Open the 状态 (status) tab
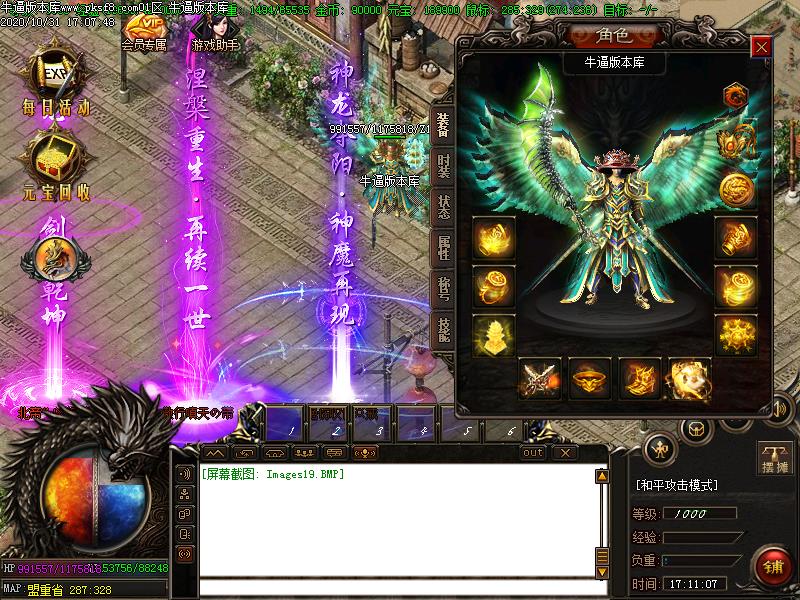Image resolution: width=800 pixels, height=600 pixels. pos(443,208)
